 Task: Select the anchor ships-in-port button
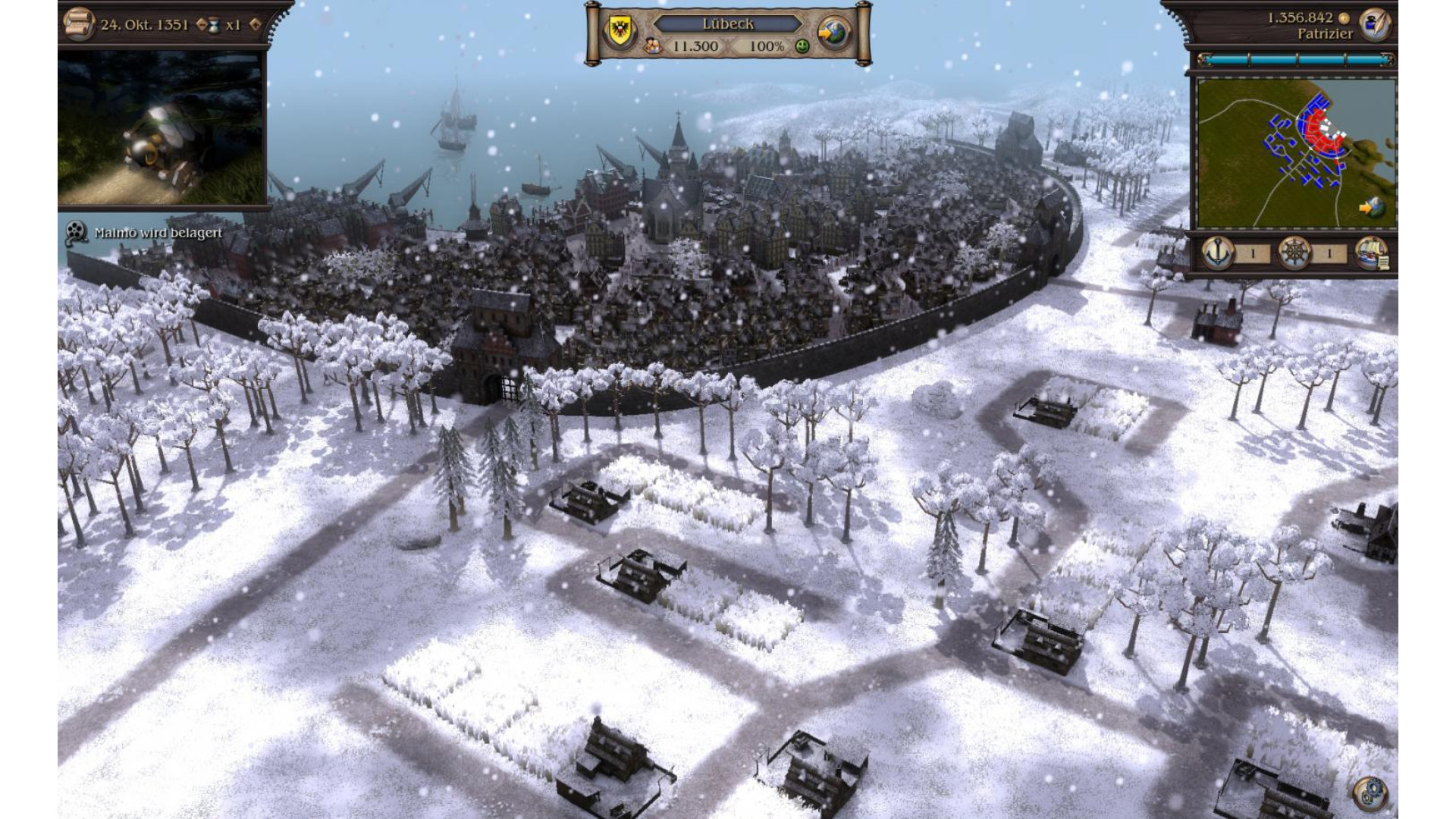(1219, 253)
